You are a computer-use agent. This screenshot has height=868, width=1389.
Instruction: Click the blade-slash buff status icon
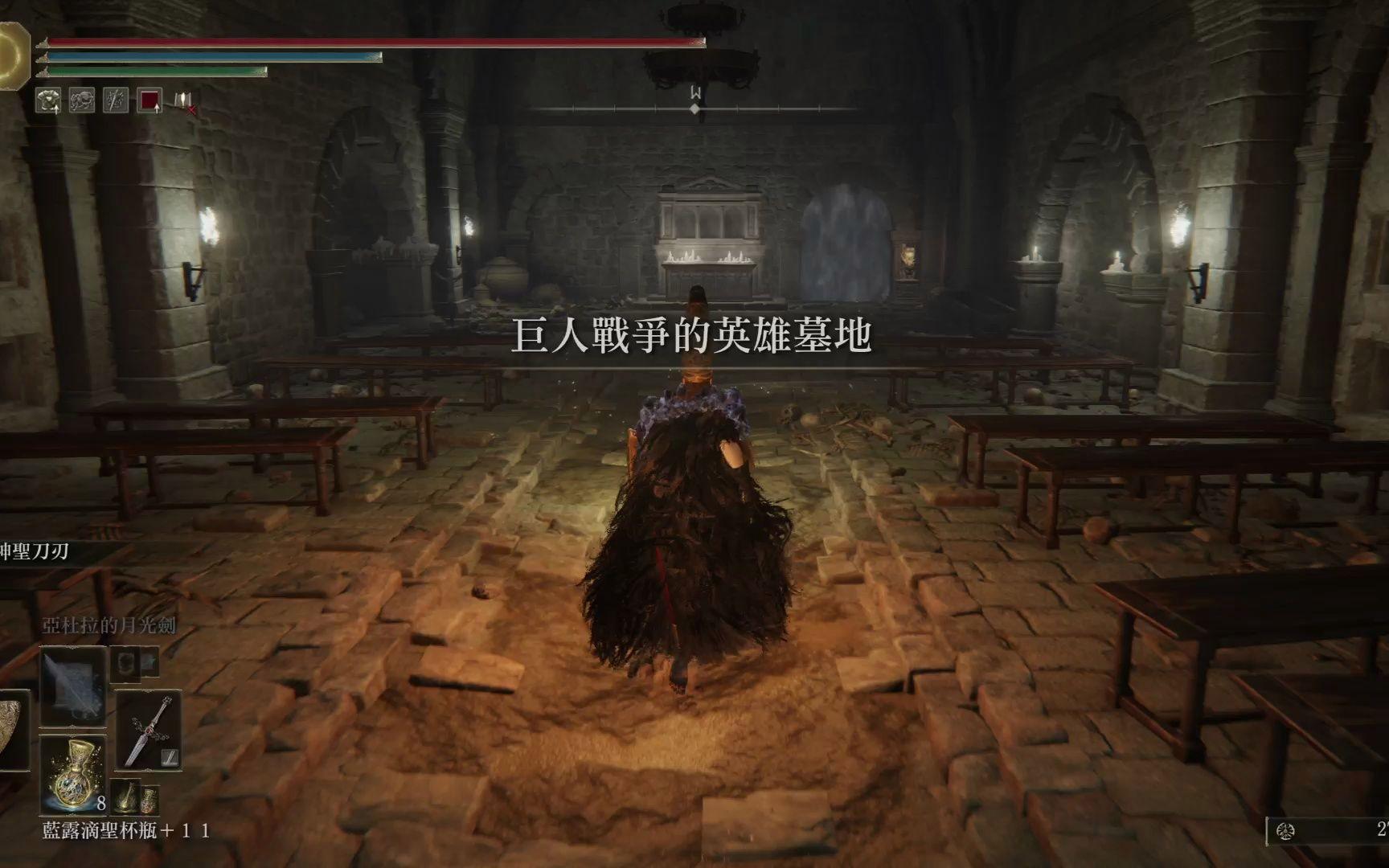pyautogui.click(x=116, y=100)
